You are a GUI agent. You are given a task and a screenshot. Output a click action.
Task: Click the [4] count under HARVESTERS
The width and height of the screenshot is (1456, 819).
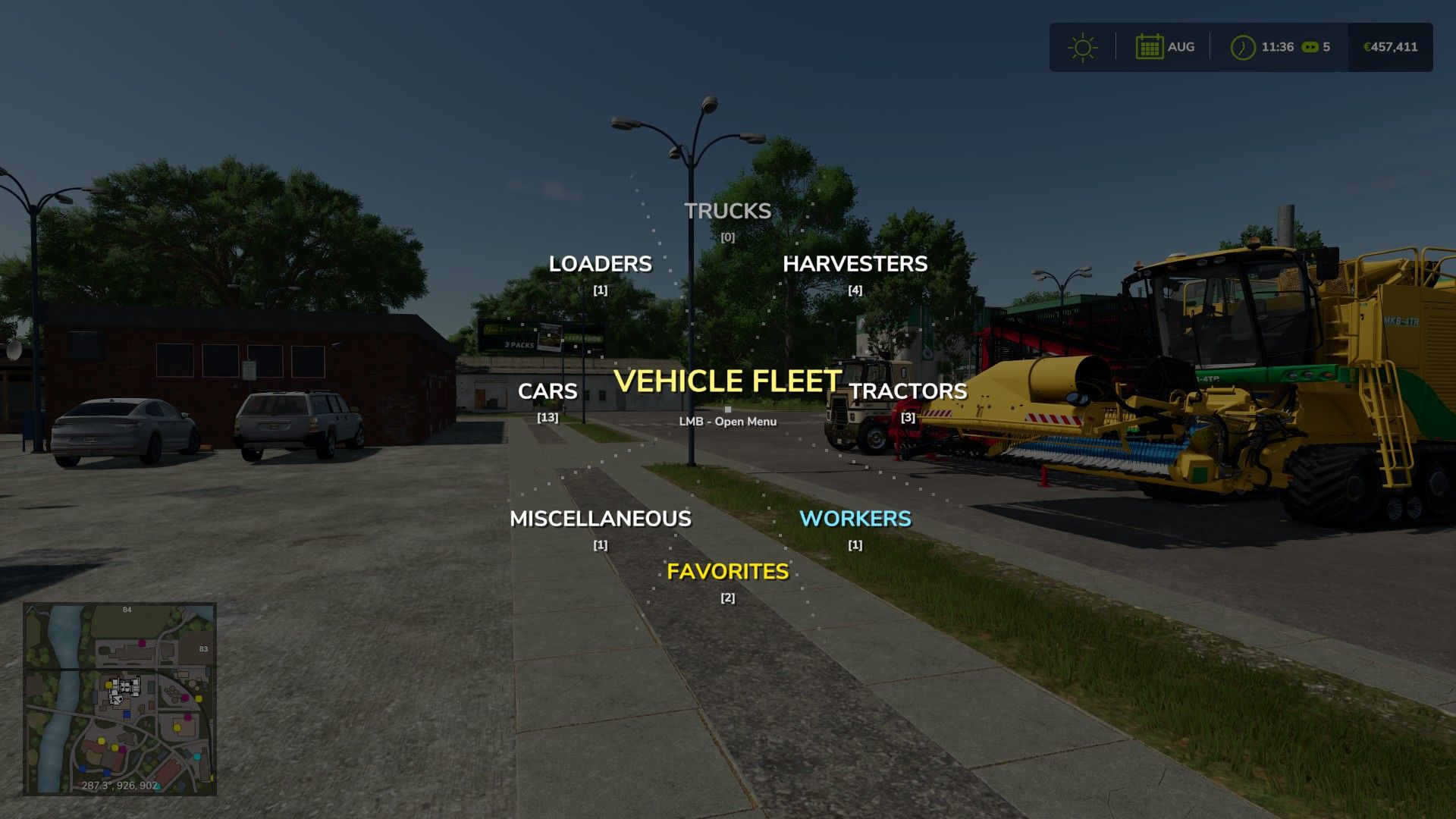[855, 289]
